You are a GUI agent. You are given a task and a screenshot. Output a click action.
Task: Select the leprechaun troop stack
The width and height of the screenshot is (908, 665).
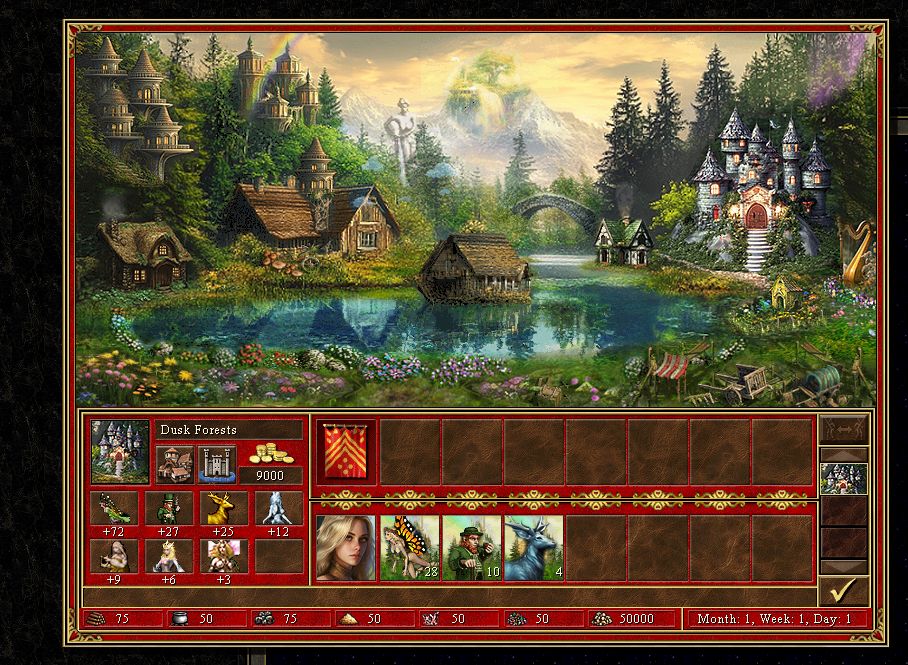coord(472,548)
